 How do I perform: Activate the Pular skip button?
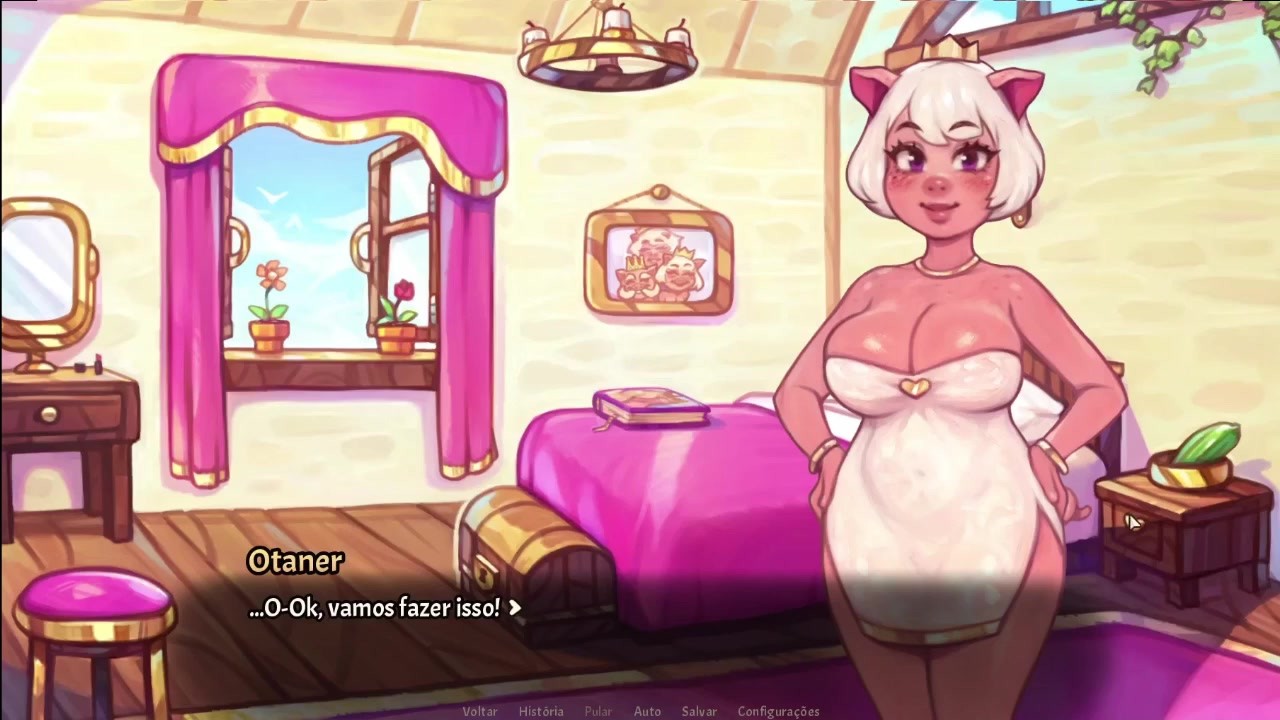pyautogui.click(x=598, y=711)
